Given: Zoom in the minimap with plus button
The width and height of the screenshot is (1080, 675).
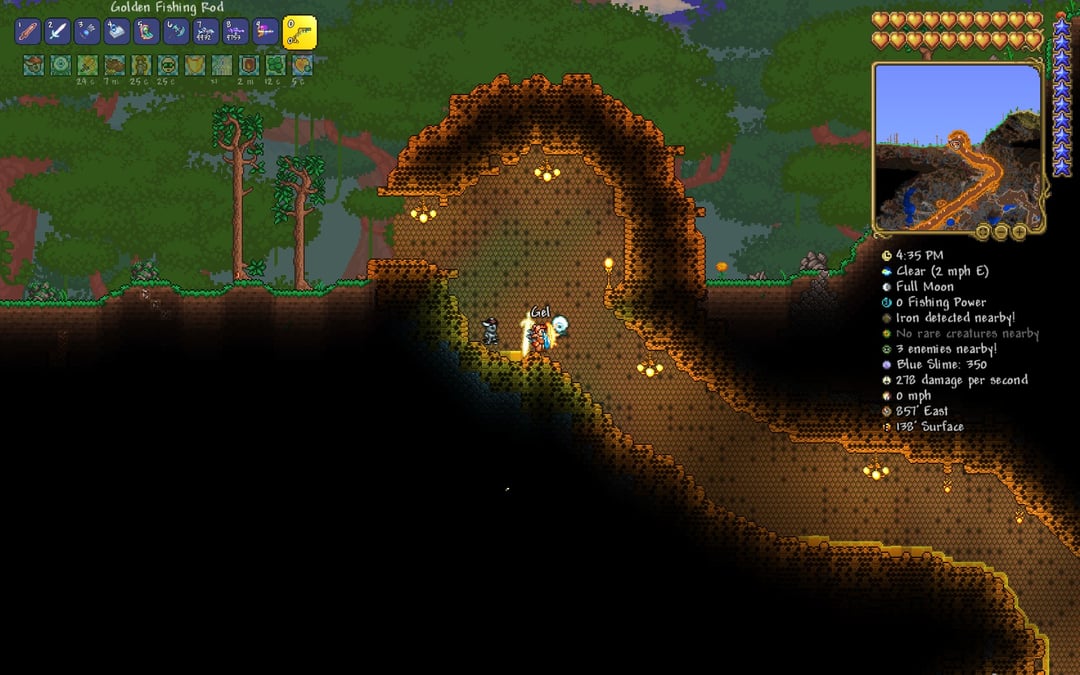Looking at the screenshot, I should pos(1019,232).
